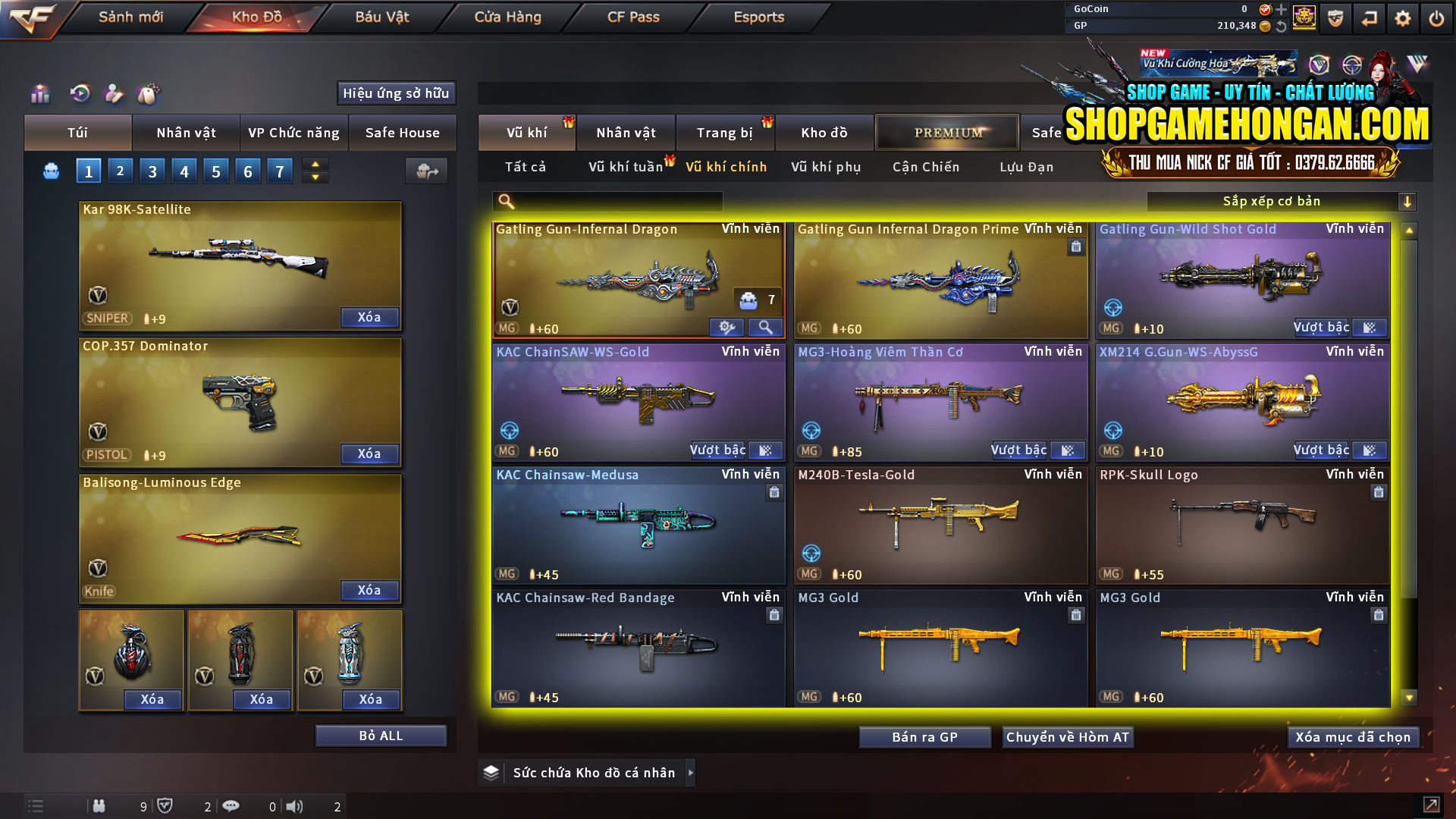Switch to the Nhân vật tab in left panel
Viewport: 1456px width, 819px height.
click(x=186, y=133)
